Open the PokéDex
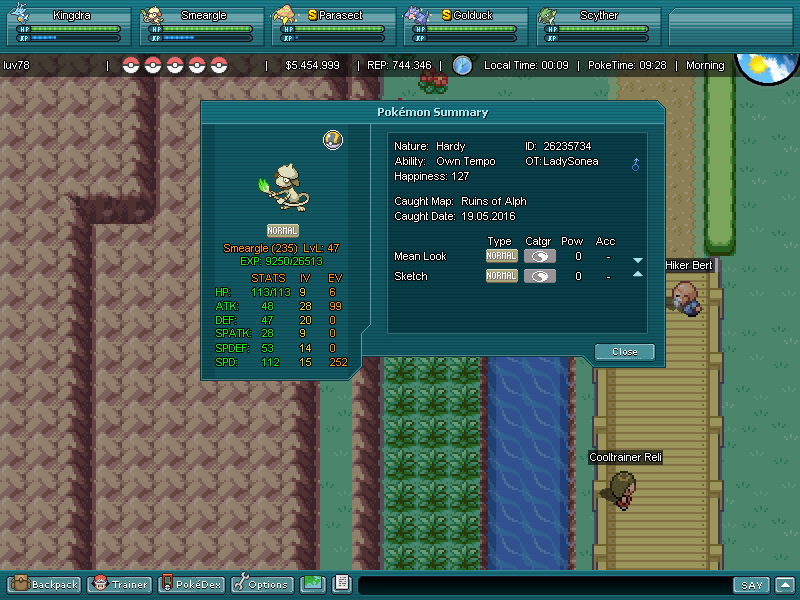This screenshot has height=600, width=800. 193,584
